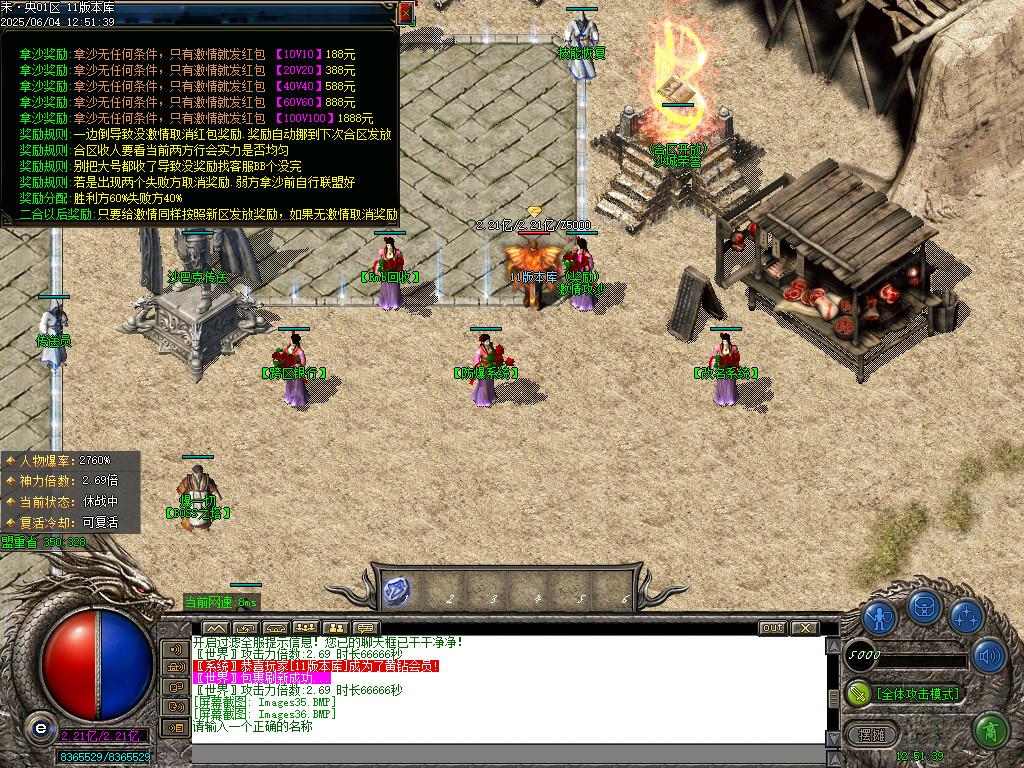Open the character equipment panel
This screenshot has height=768, width=1024.
pyautogui.click(x=879, y=616)
